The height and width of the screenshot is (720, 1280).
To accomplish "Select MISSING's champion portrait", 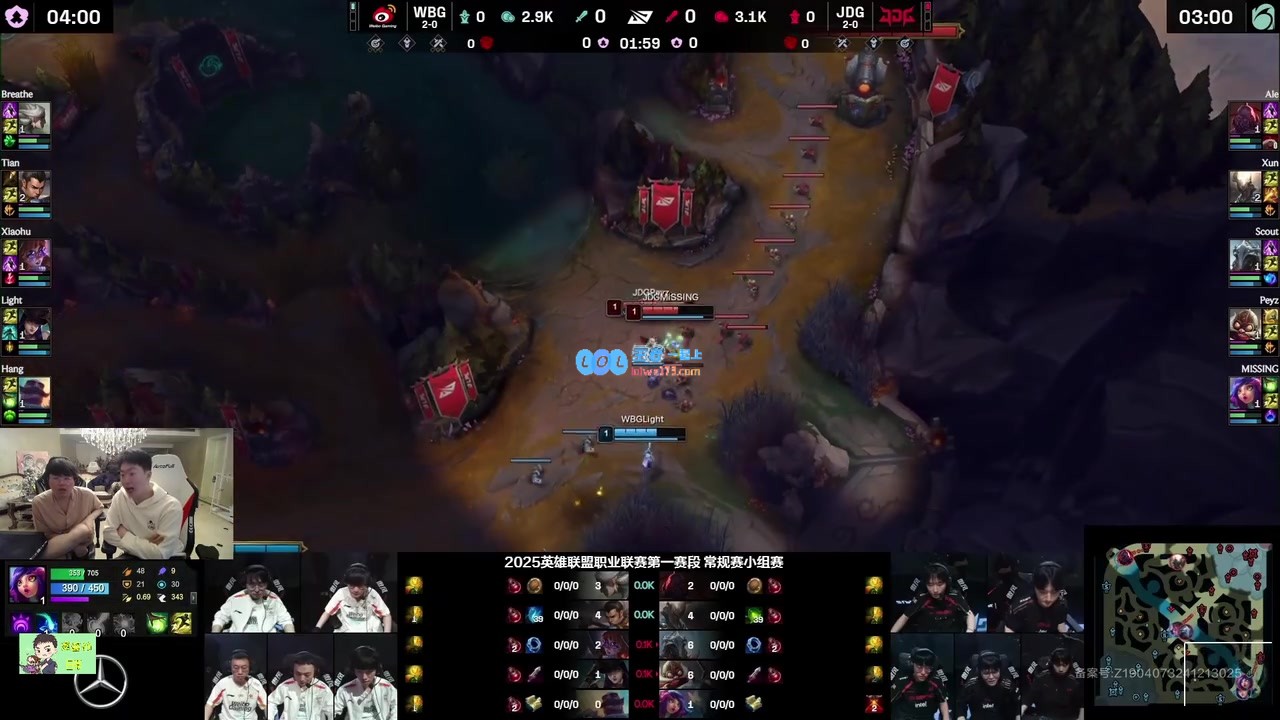I will pyautogui.click(x=1245, y=392).
